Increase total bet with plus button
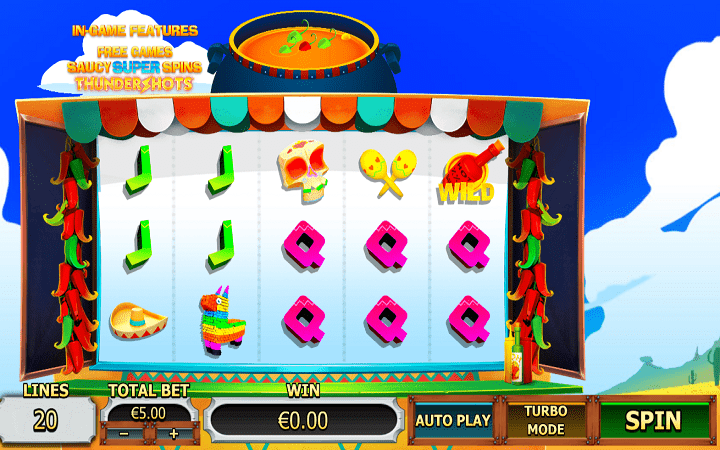 click(173, 434)
